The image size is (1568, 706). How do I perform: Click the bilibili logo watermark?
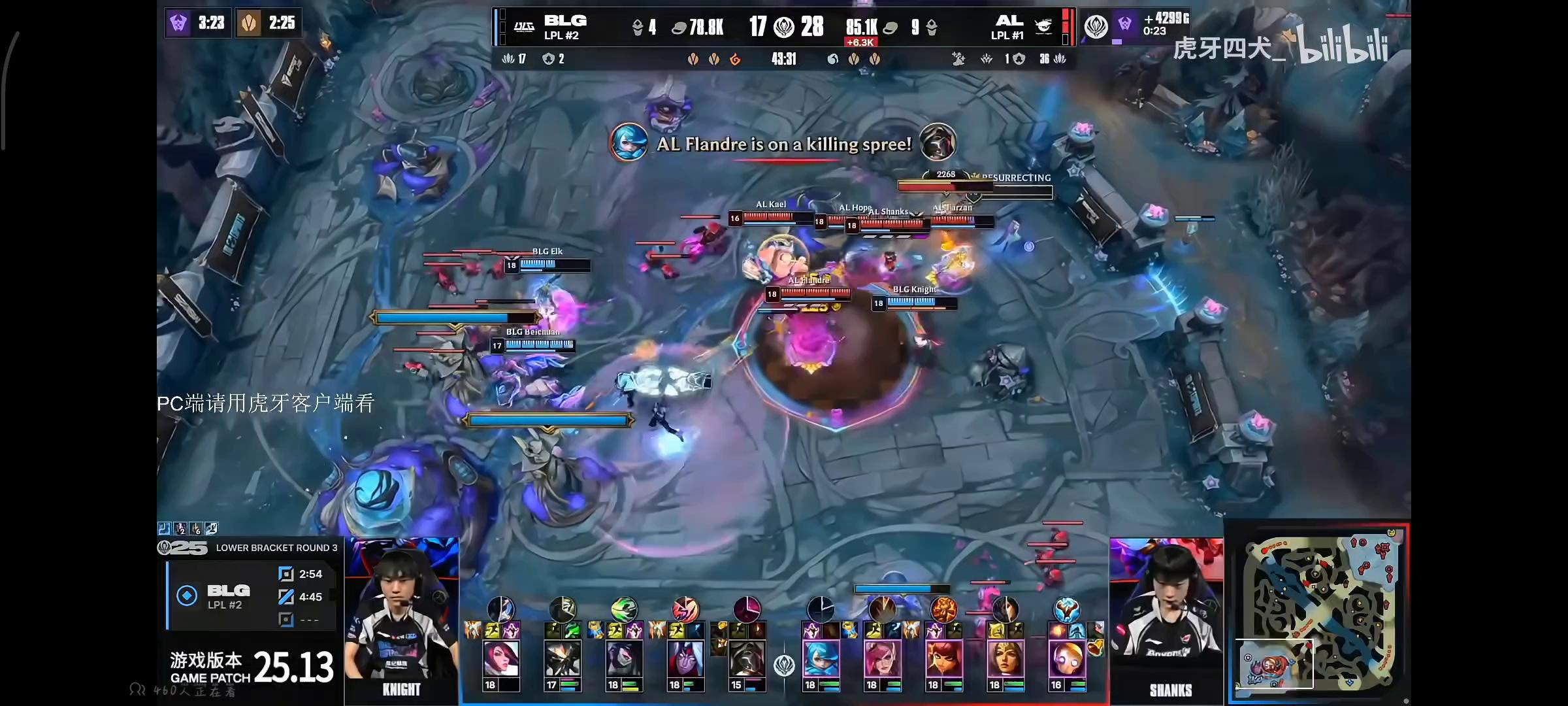click(x=1343, y=46)
